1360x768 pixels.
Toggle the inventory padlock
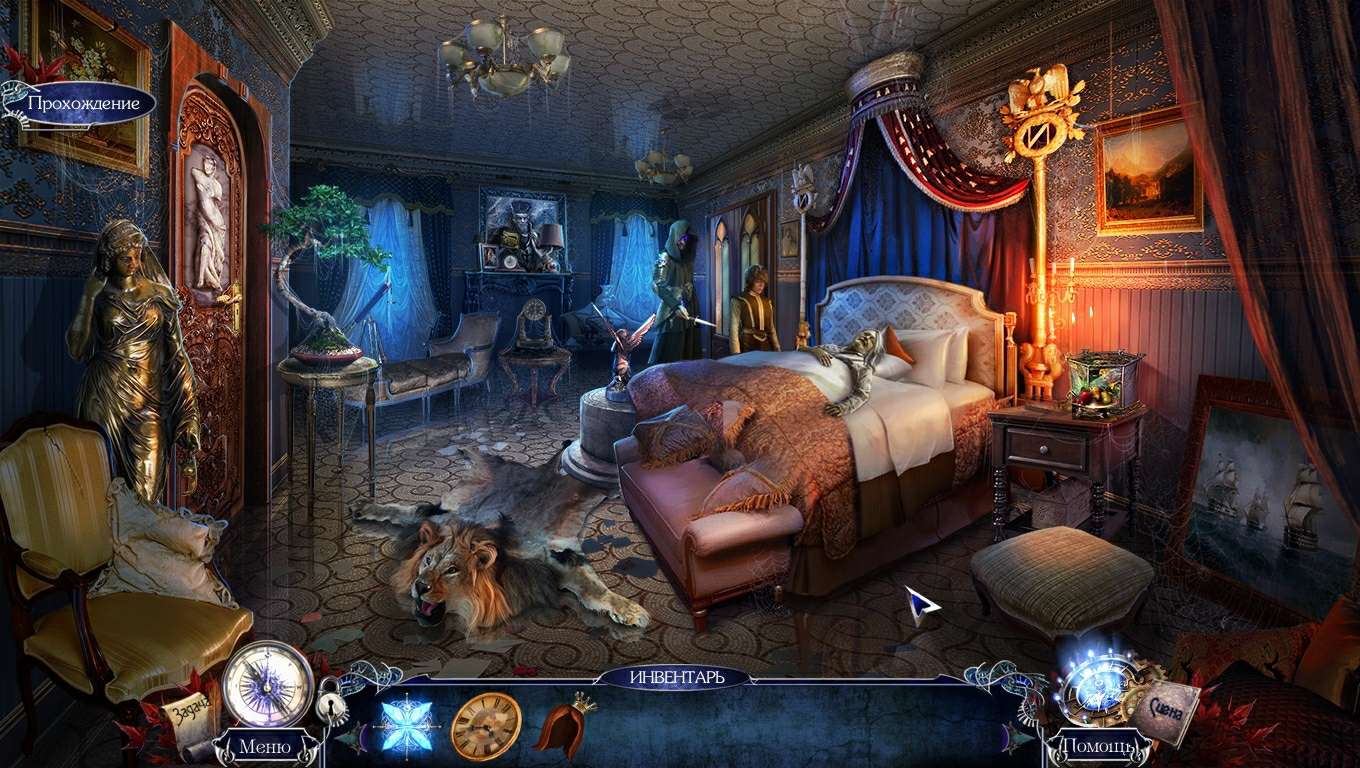pos(331,706)
